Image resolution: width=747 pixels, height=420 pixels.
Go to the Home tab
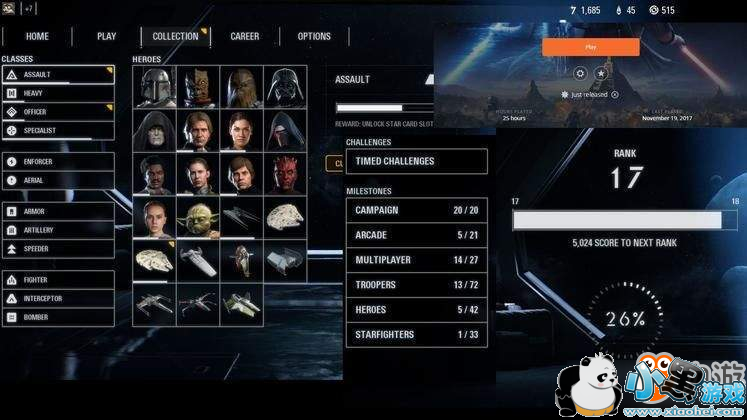[x=37, y=37]
